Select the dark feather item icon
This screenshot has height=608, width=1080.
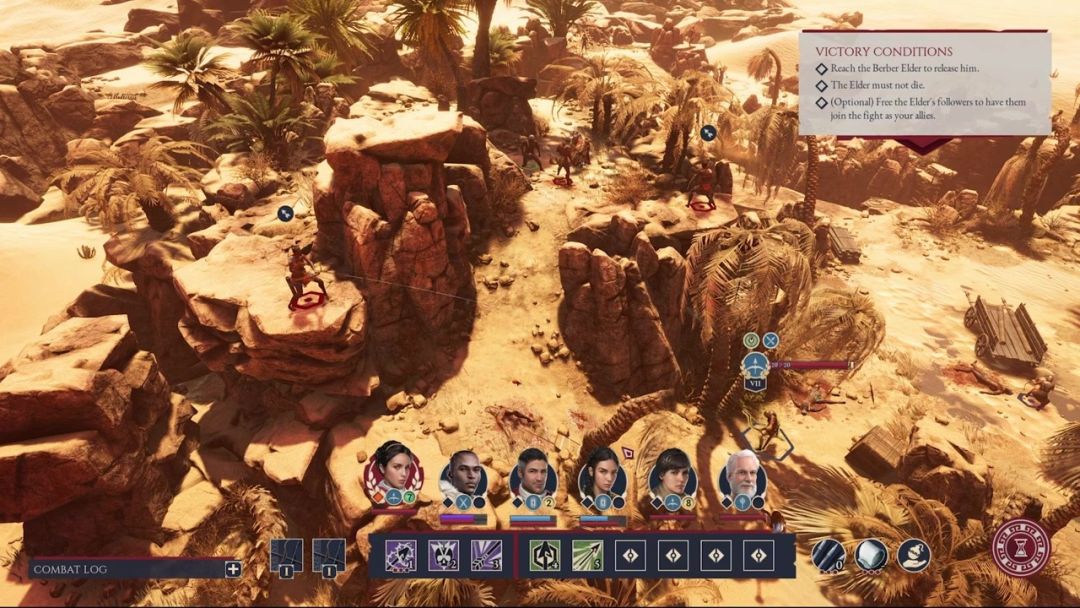(826, 555)
